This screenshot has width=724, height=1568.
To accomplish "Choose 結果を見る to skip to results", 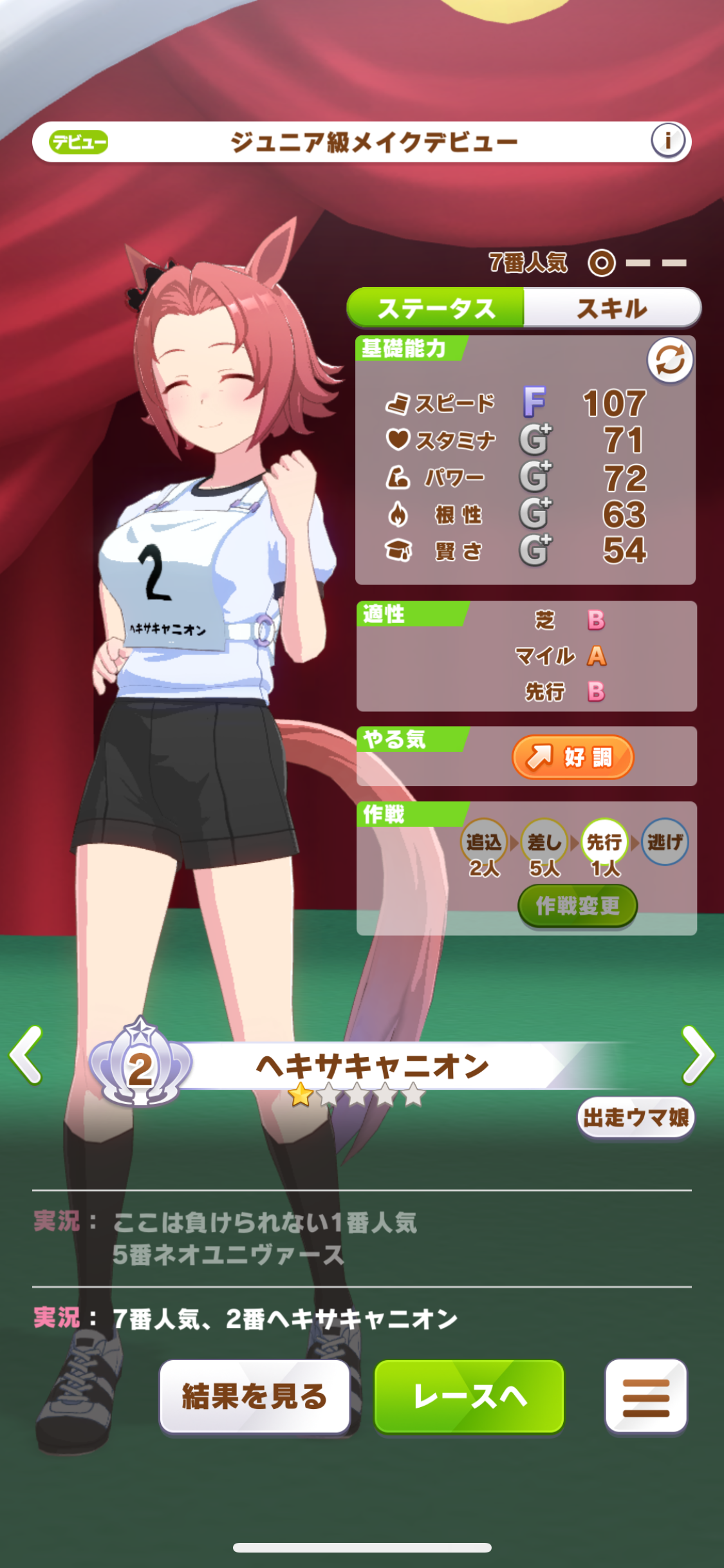I will point(255,1396).
